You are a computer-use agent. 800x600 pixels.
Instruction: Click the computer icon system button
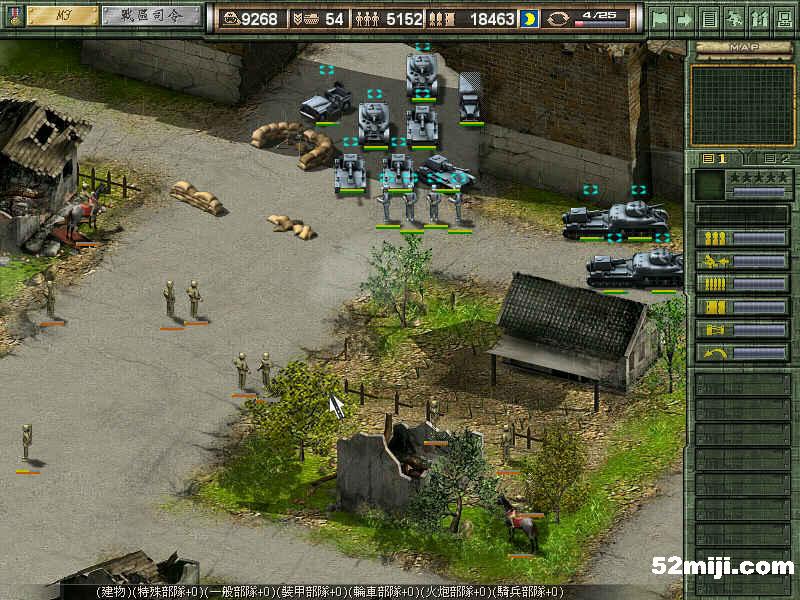point(783,18)
